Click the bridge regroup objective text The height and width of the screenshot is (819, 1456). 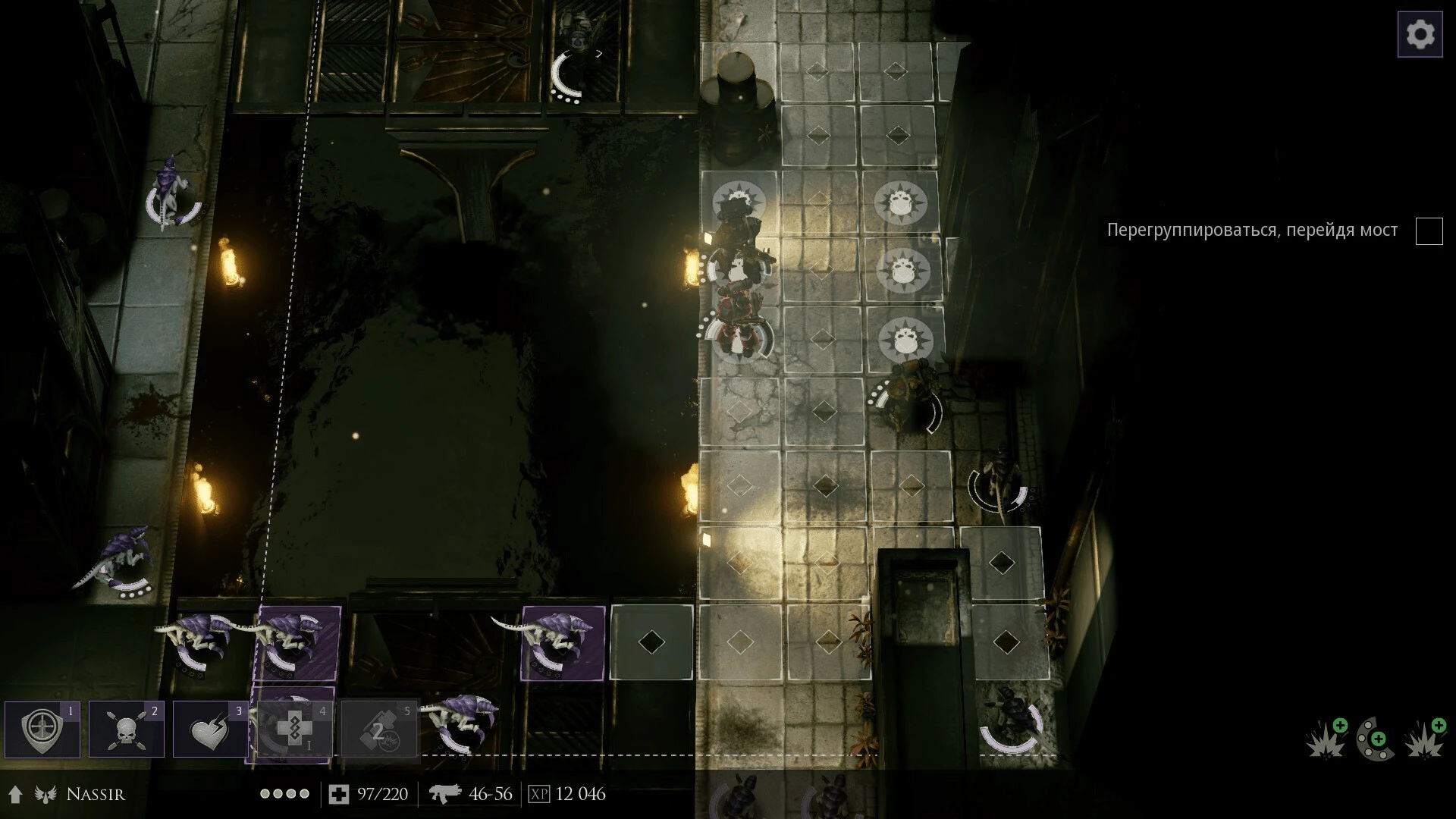[x=1252, y=231]
